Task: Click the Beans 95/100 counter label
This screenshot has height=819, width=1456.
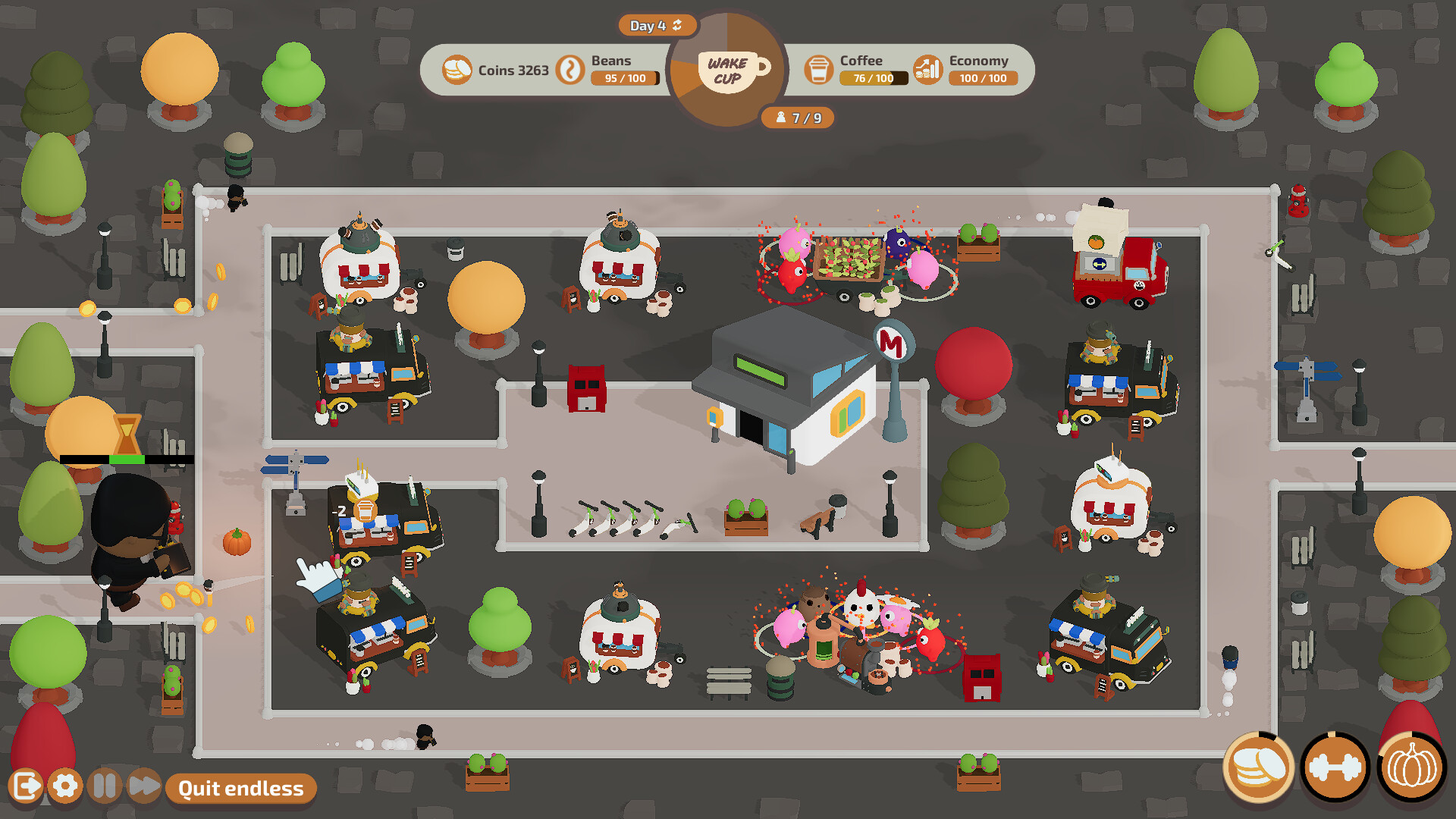Action: tap(623, 78)
